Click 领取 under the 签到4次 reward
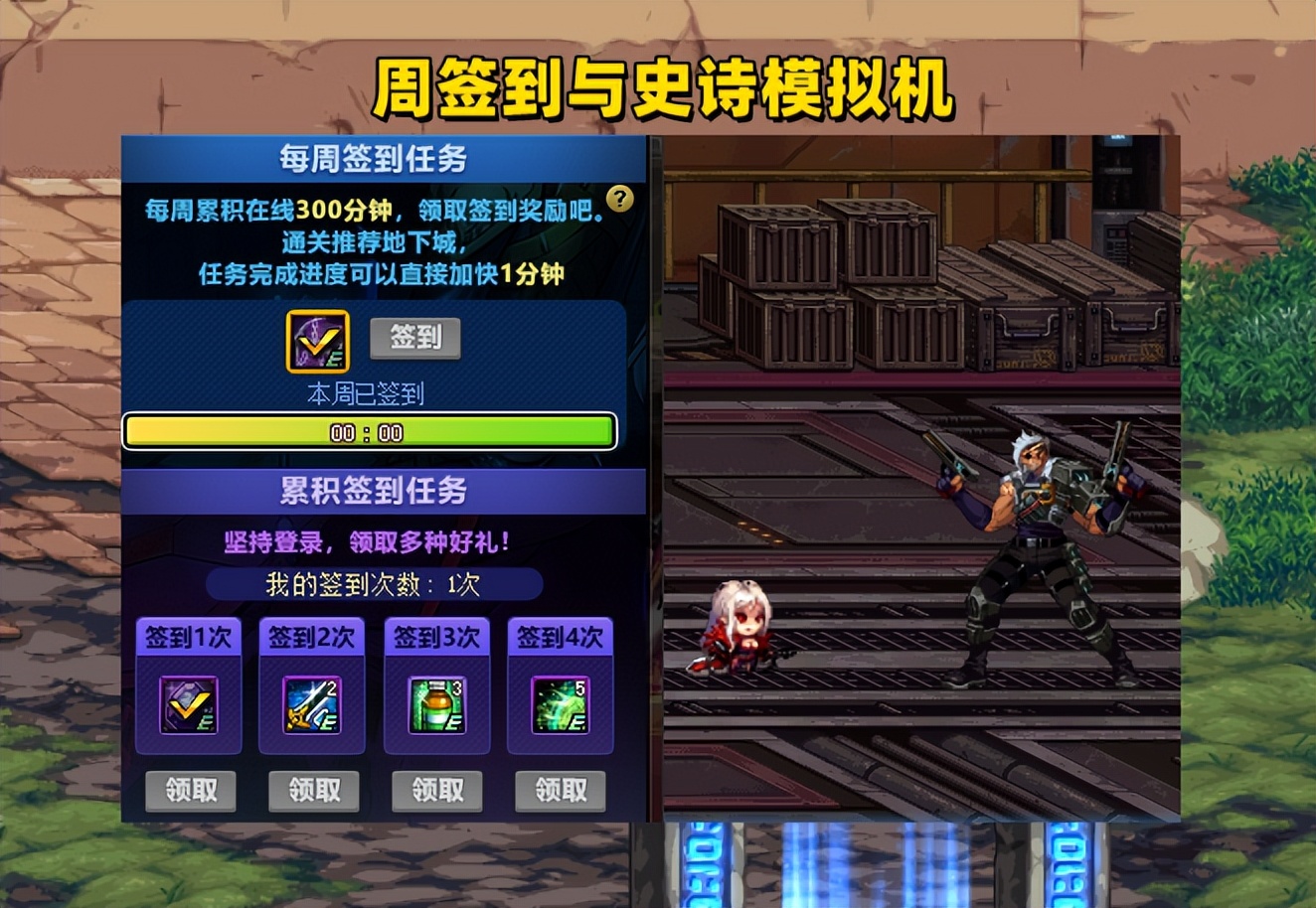The width and height of the screenshot is (1316, 908). (x=559, y=791)
